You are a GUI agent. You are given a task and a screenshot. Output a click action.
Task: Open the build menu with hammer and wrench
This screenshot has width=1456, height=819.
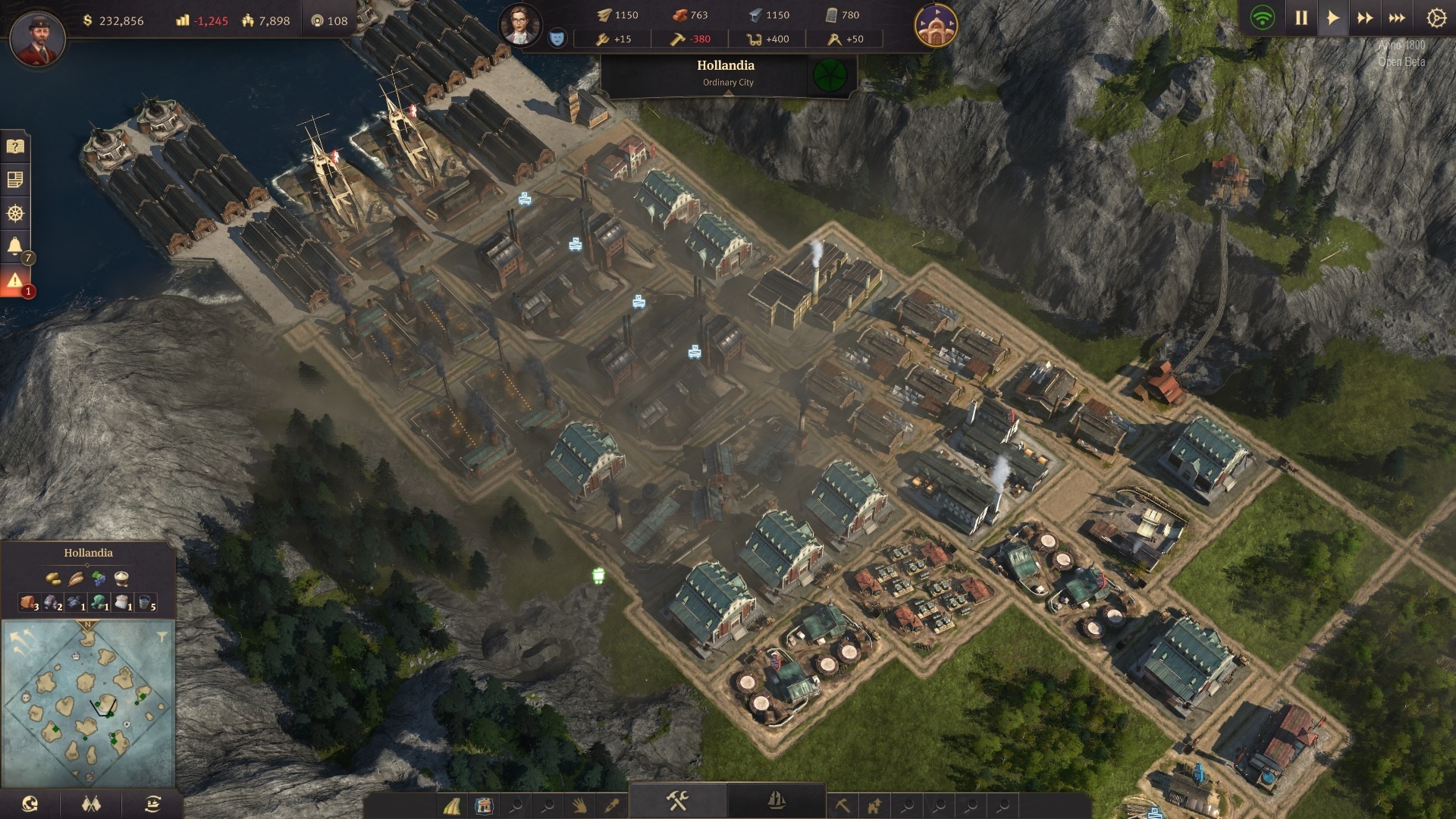point(676,801)
